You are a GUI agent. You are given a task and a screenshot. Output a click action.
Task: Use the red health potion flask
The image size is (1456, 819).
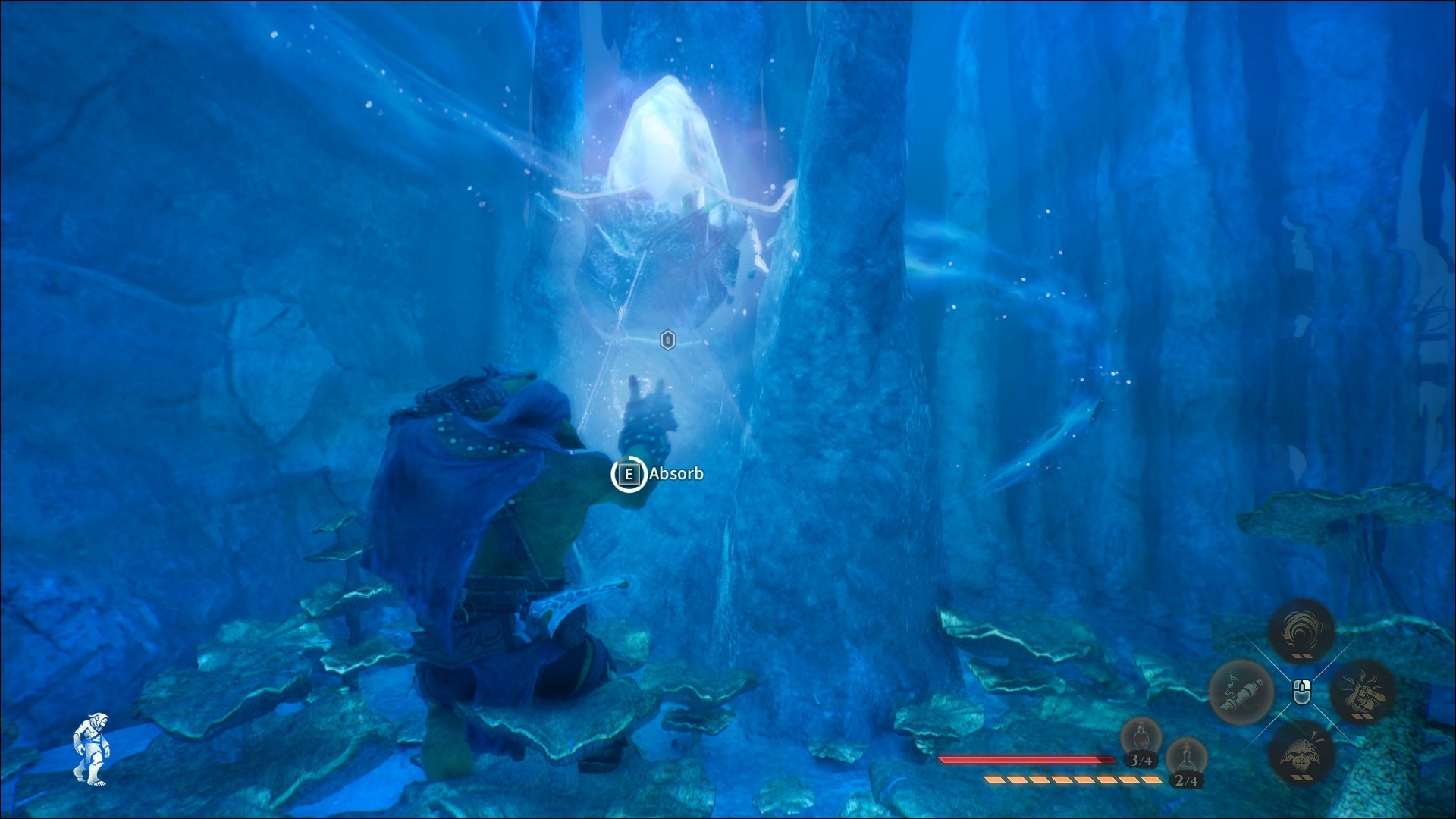click(1139, 739)
